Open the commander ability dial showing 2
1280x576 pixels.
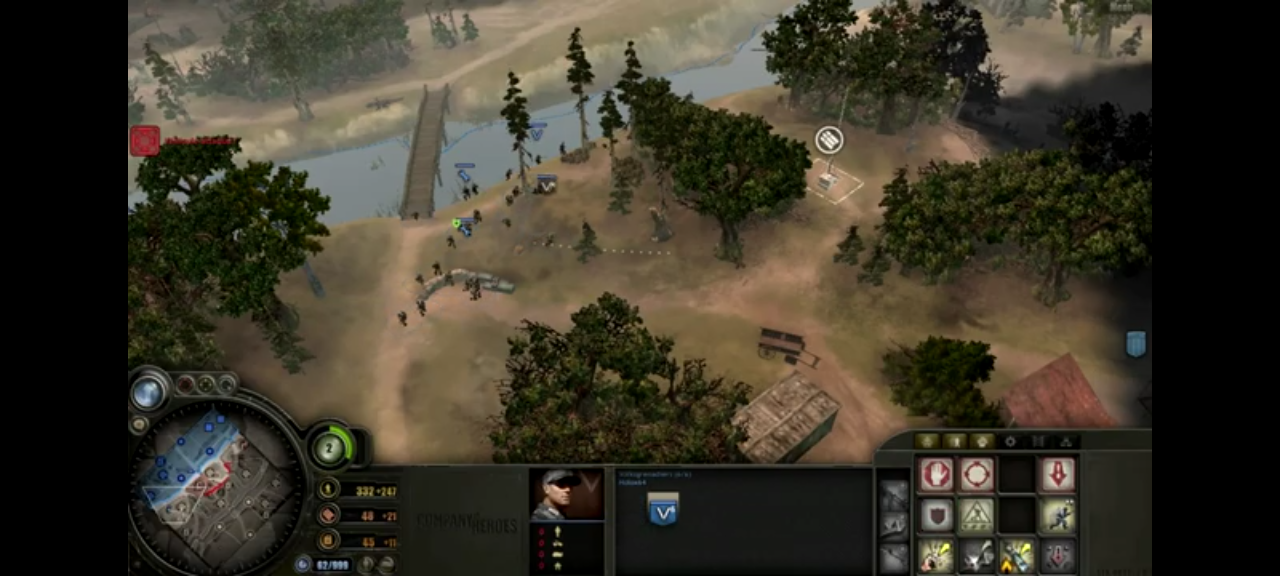[x=329, y=447]
